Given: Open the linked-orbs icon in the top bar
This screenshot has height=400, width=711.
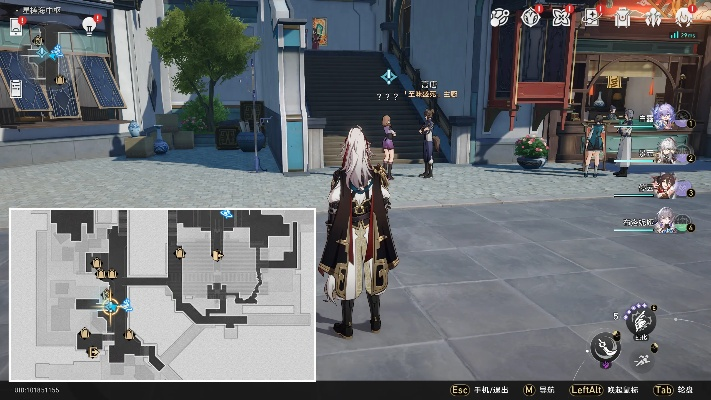Looking at the screenshot, I should [500, 17].
